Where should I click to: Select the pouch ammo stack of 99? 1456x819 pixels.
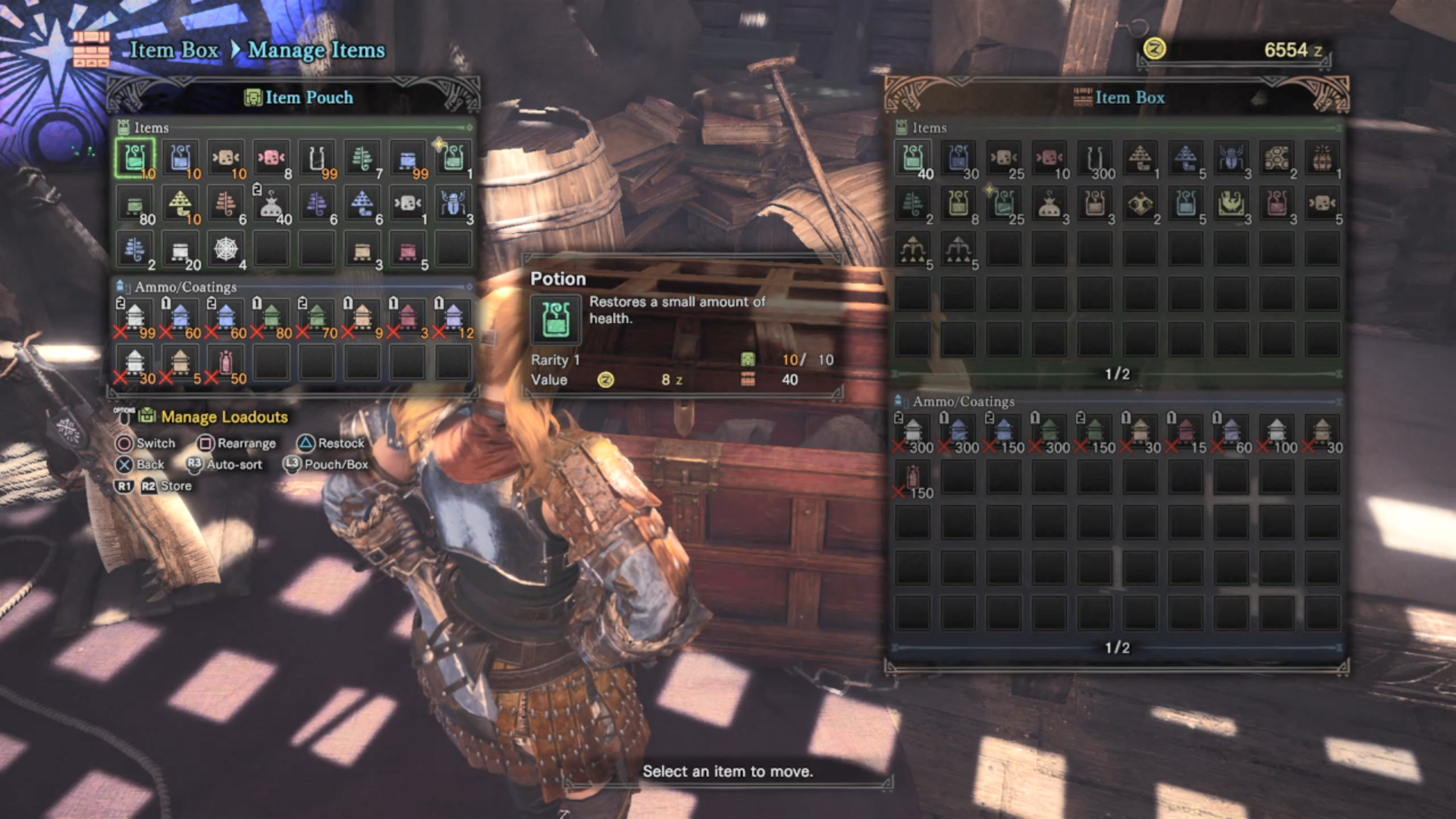tap(135, 318)
